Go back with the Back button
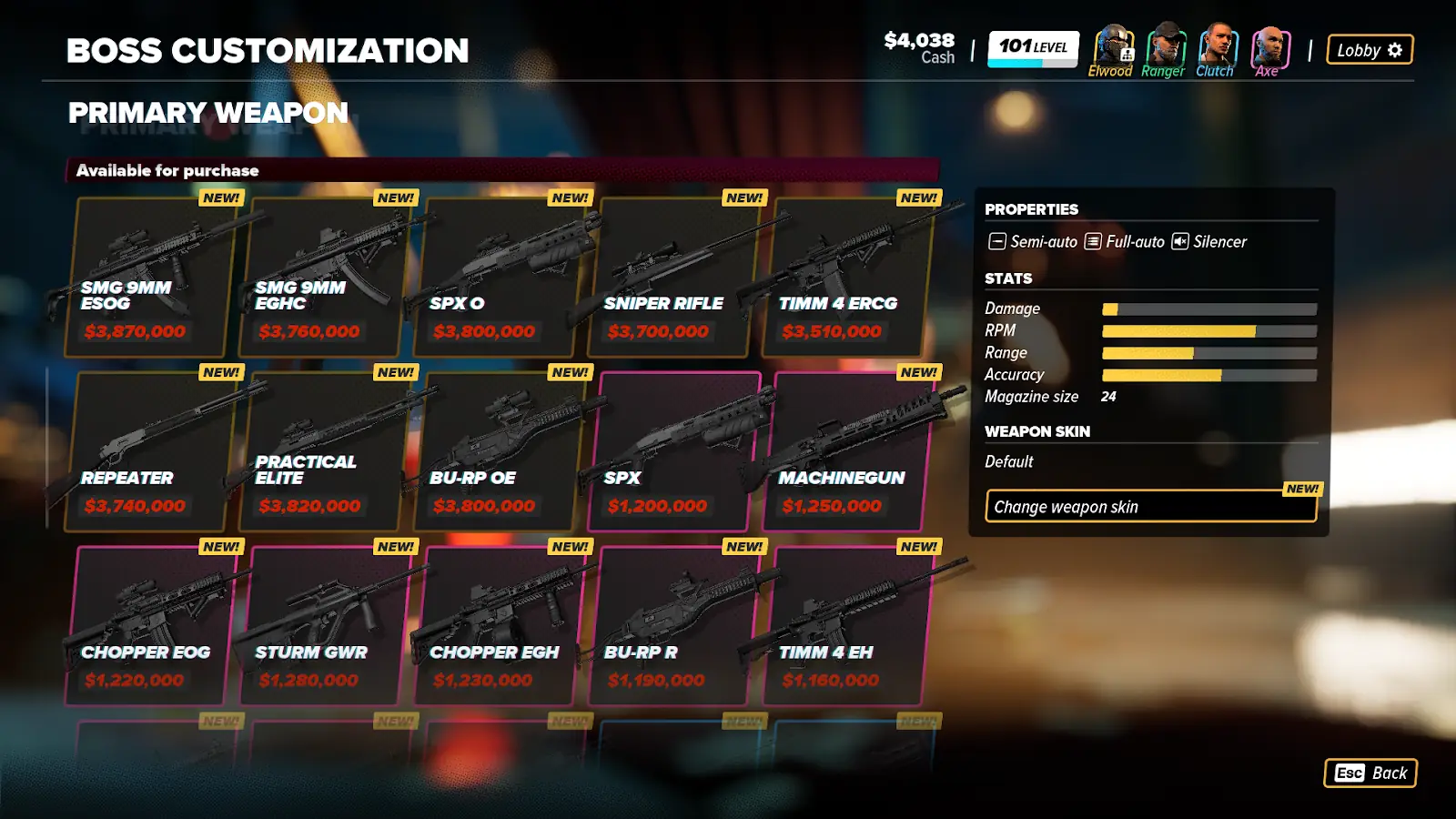This screenshot has width=1456, height=819. (1370, 773)
